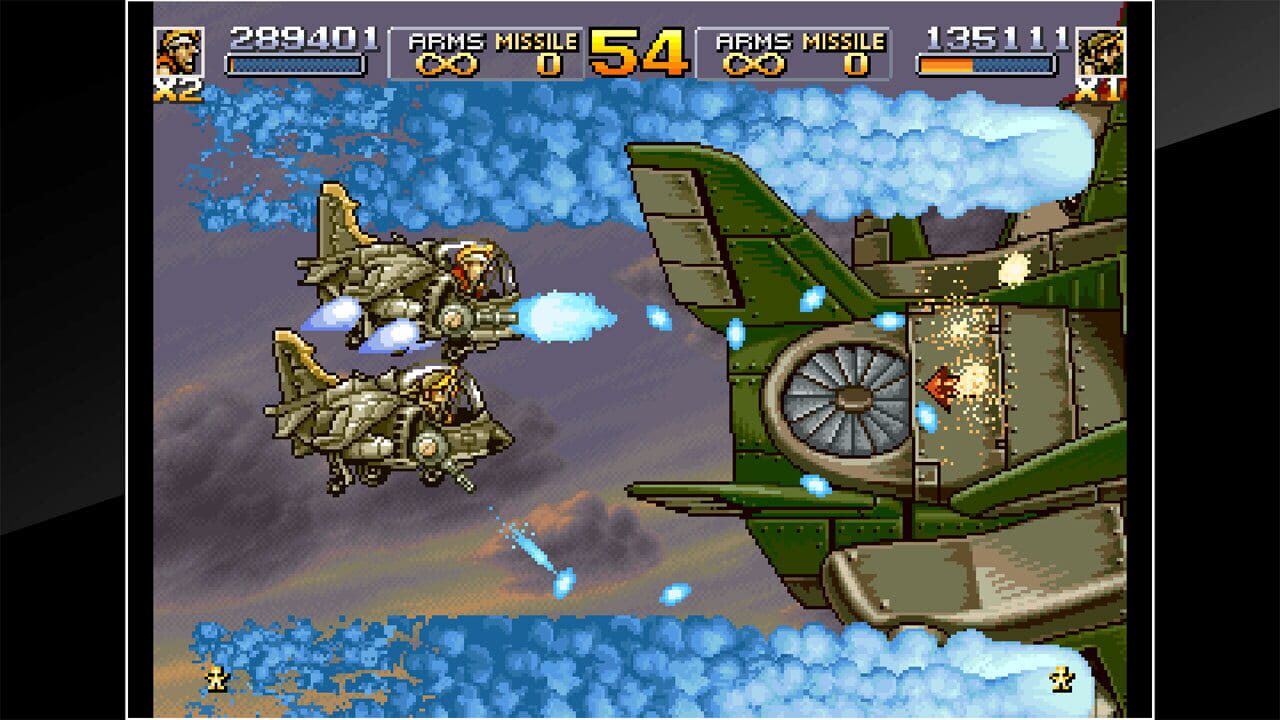Select the right ARMS infinity ammo symbol

(755, 65)
